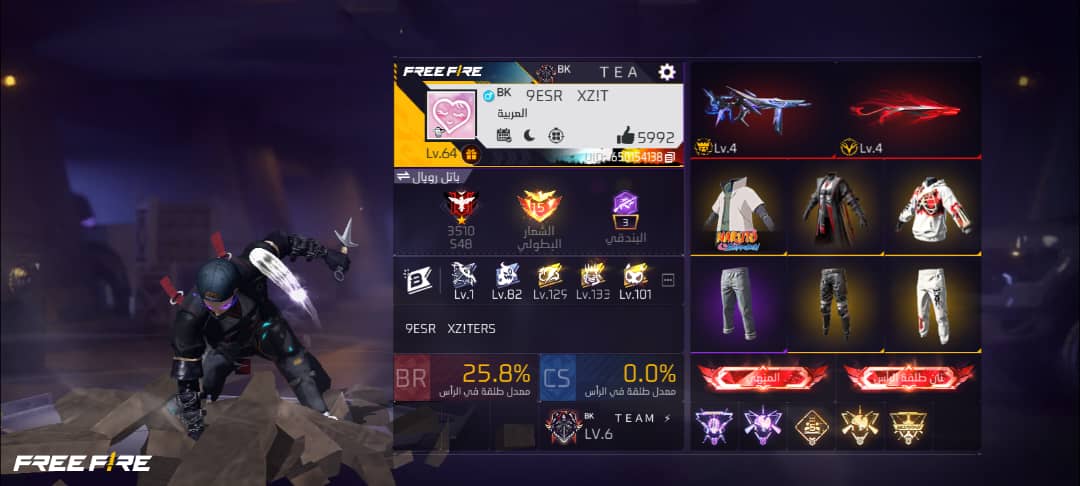The image size is (1080, 486).
Task: Like the profile with the thumbs-up icon
Action: (x=625, y=136)
